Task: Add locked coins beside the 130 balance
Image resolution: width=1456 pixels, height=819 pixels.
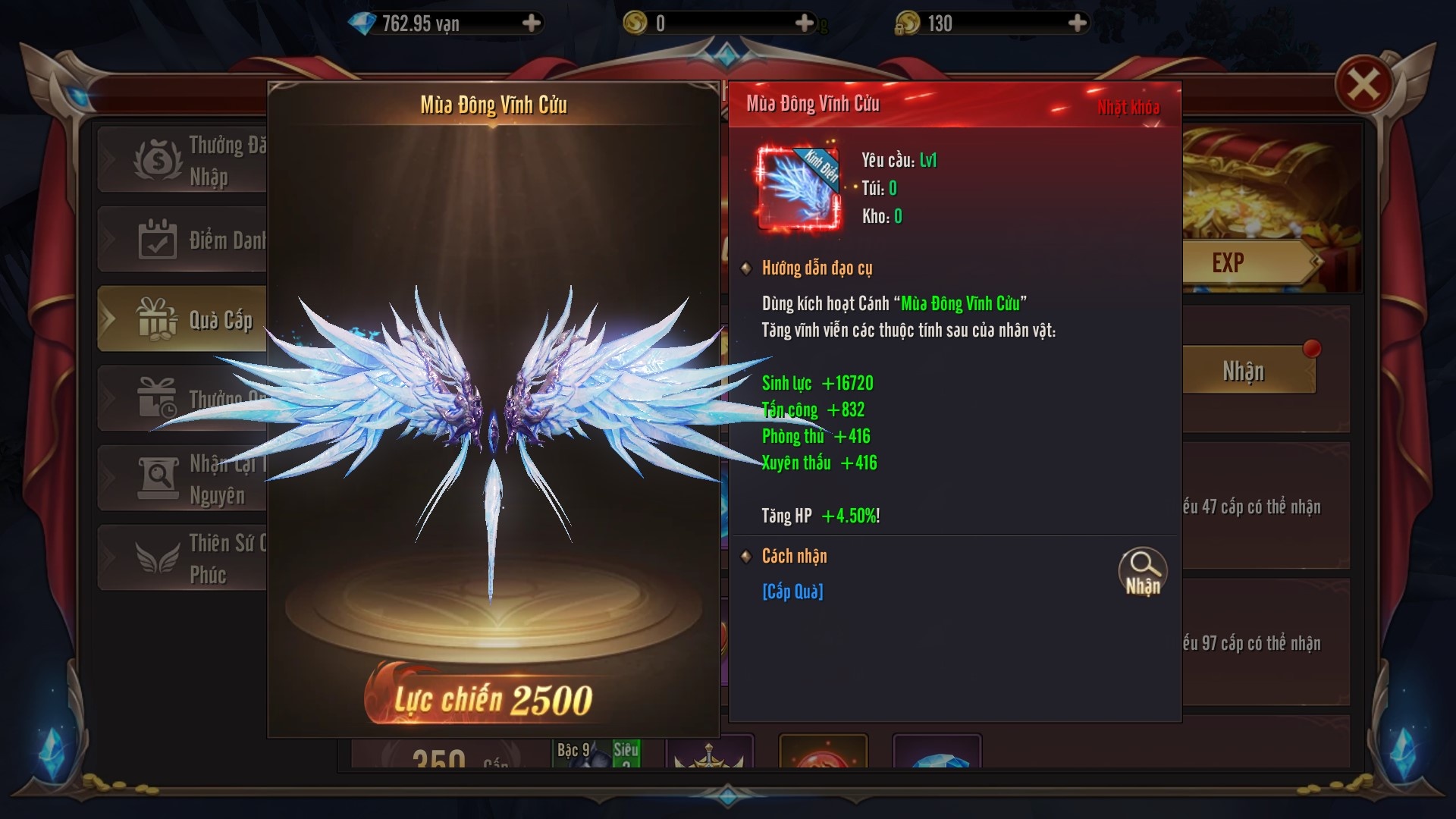Action: tap(1077, 24)
